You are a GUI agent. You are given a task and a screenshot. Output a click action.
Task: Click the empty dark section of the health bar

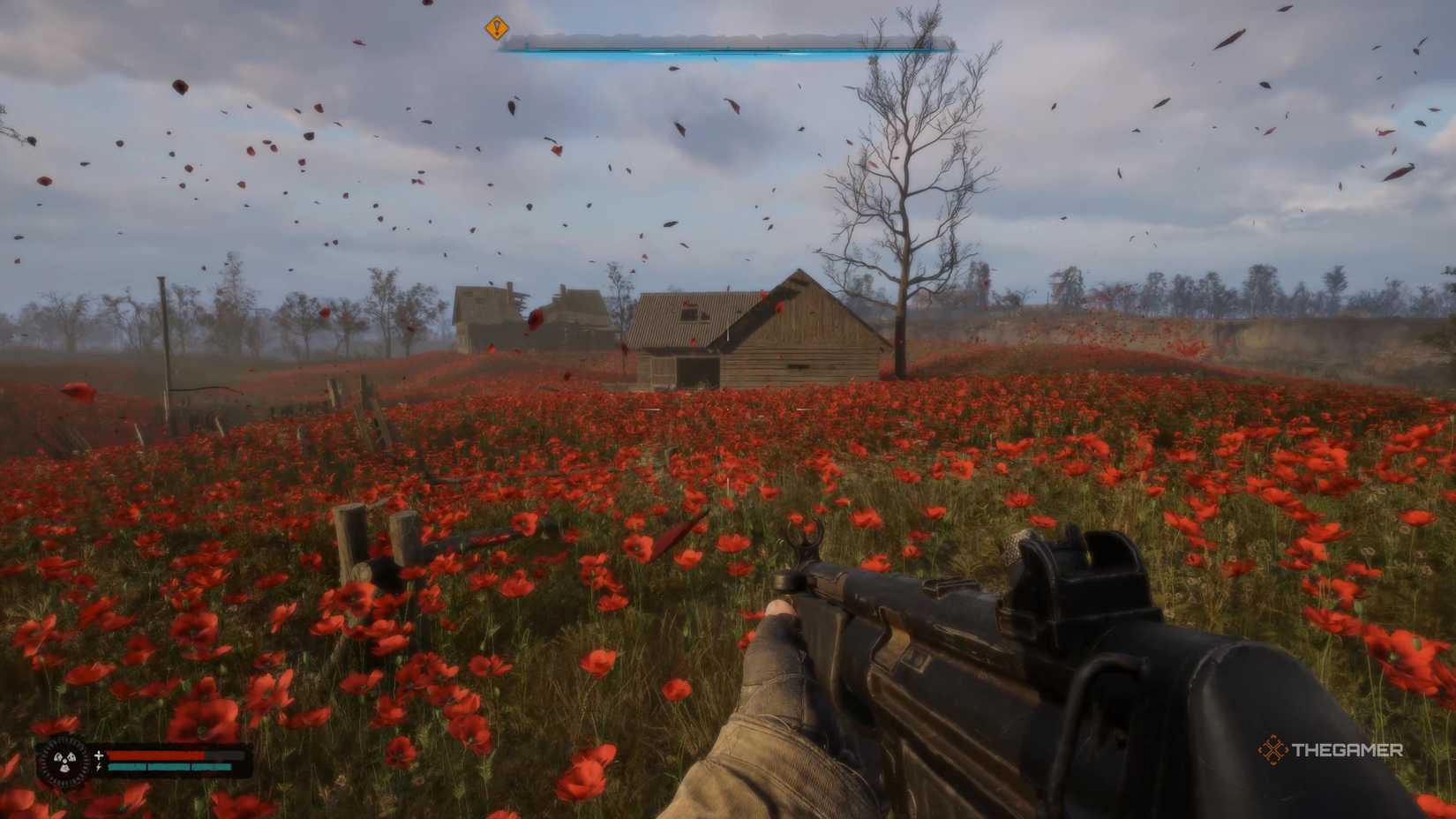[x=225, y=755]
